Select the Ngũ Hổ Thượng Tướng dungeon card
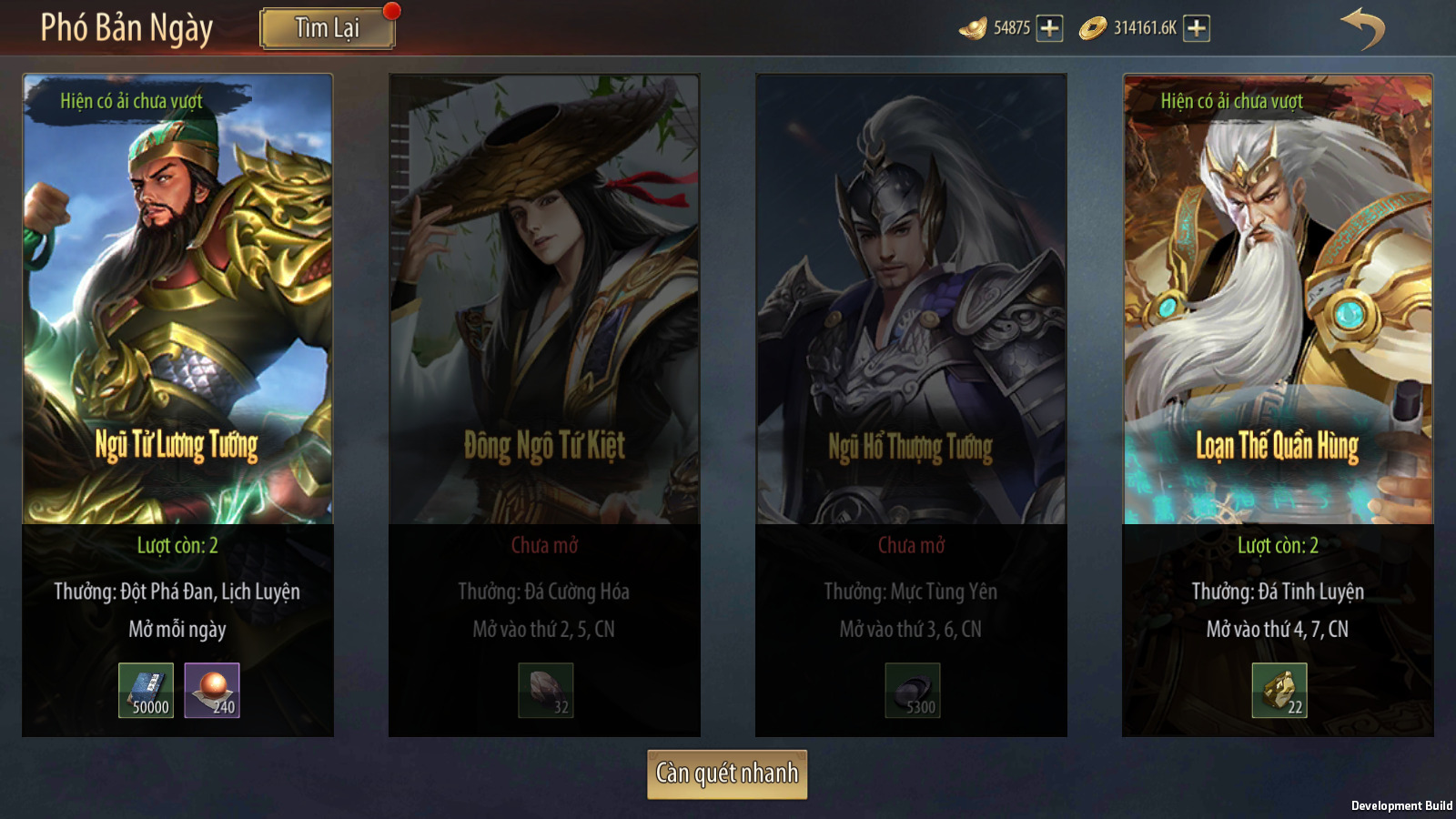The width and height of the screenshot is (1456, 819). coord(911,300)
